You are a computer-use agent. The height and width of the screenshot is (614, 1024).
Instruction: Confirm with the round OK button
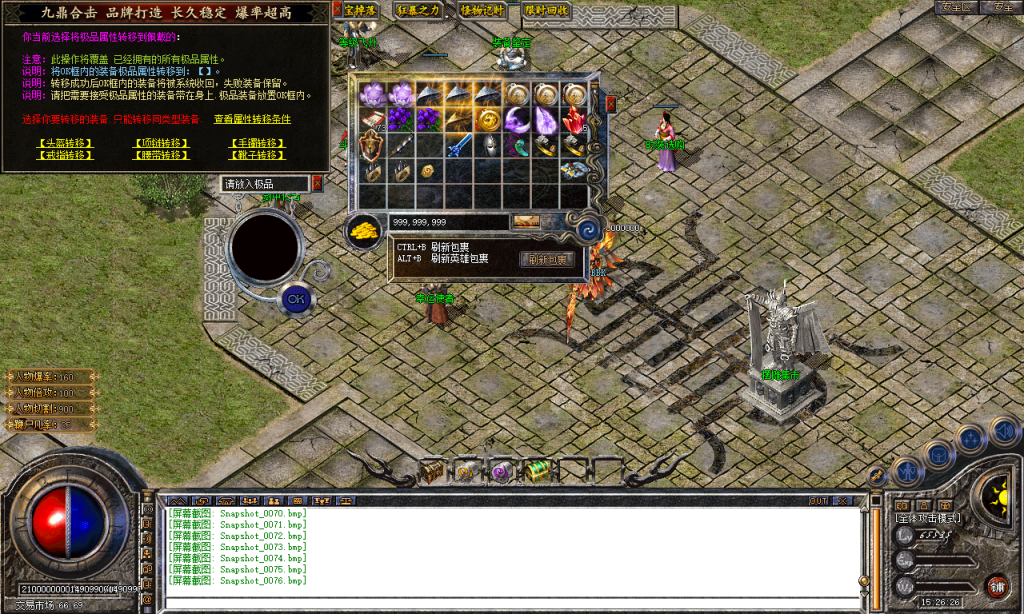click(295, 298)
